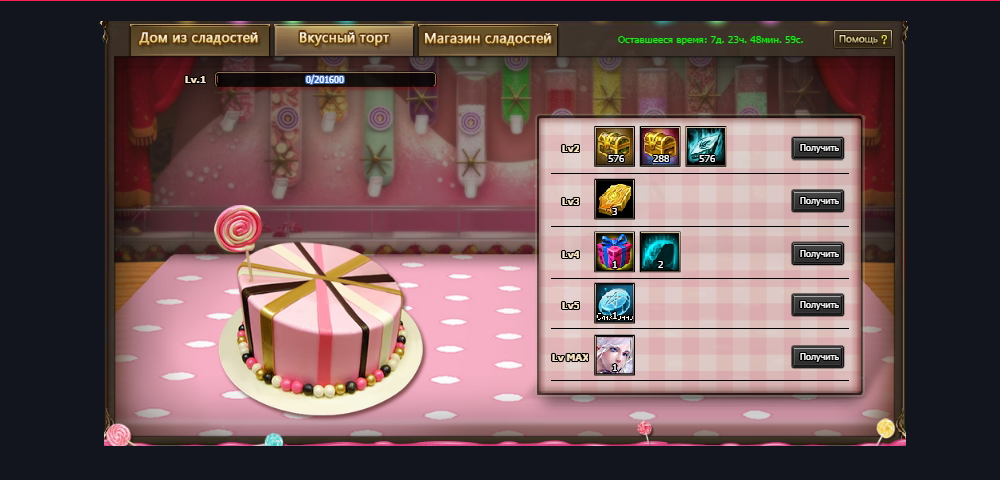The height and width of the screenshot is (480, 1000).
Task: Claim the Lv MAX reward with Получить
Action: tap(818, 356)
